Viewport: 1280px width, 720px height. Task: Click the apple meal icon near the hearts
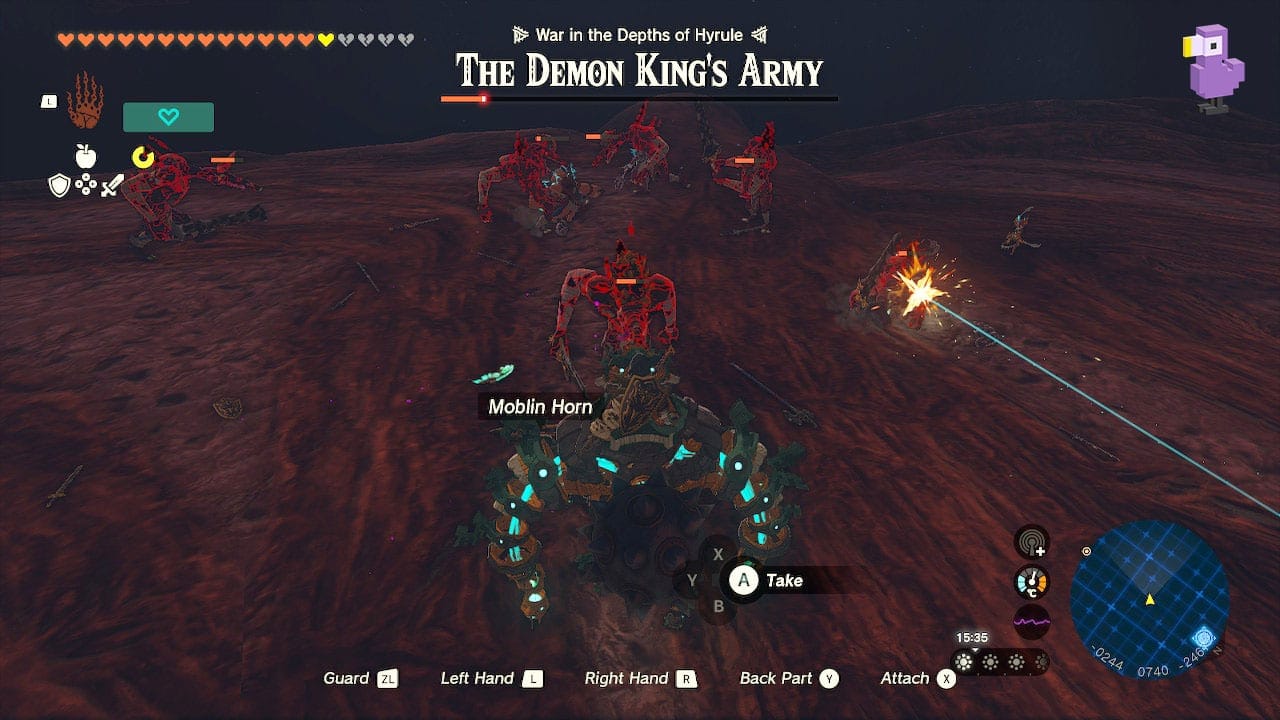point(86,157)
